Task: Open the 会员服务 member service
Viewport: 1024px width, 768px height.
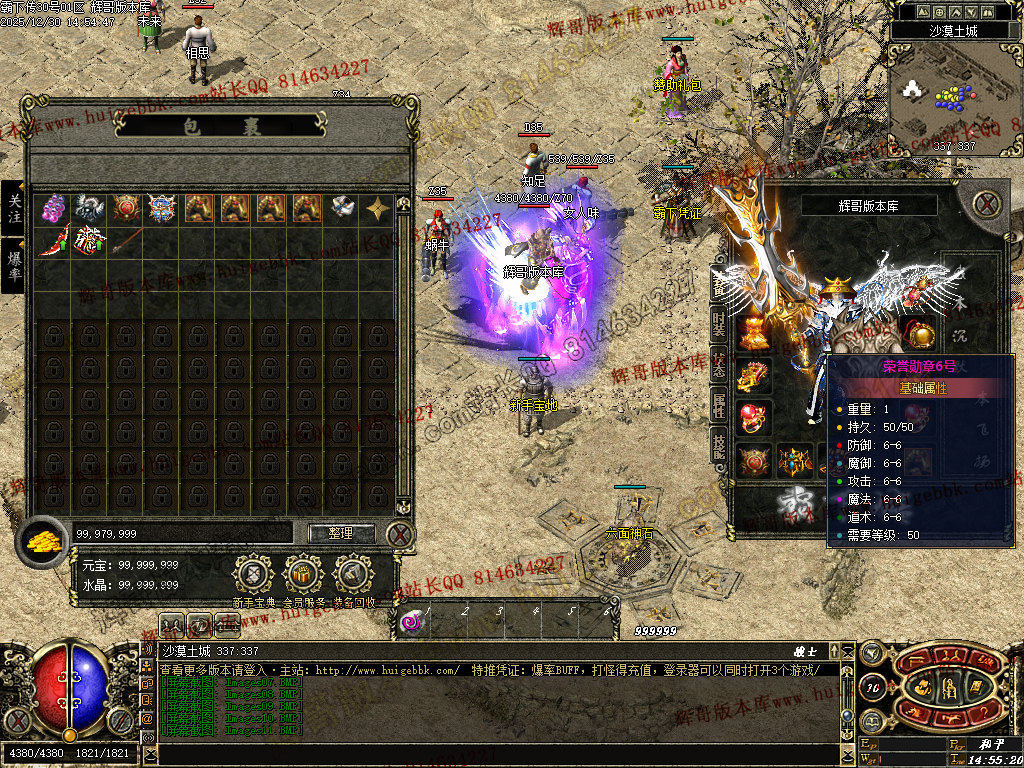Action: click(x=303, y=575)
